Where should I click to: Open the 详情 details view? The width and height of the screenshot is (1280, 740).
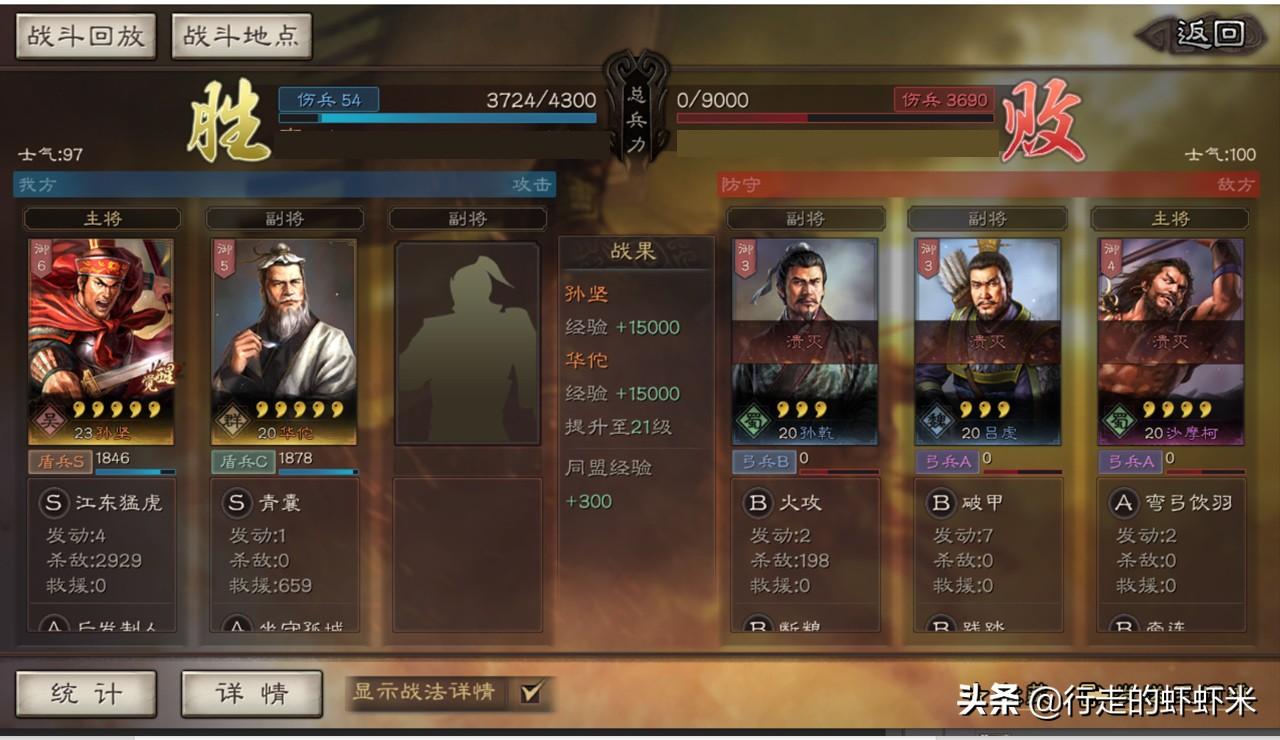[251, 693]
